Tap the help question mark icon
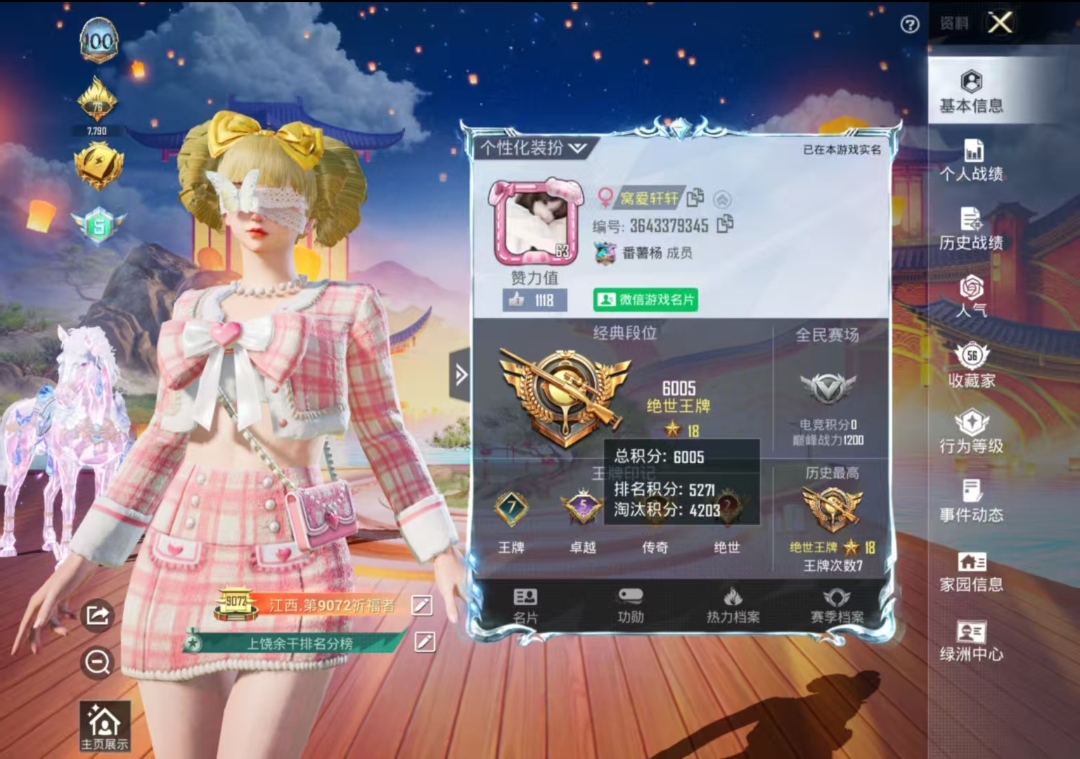The height and width of the screenshot is (759, 1080). (910, 25)
